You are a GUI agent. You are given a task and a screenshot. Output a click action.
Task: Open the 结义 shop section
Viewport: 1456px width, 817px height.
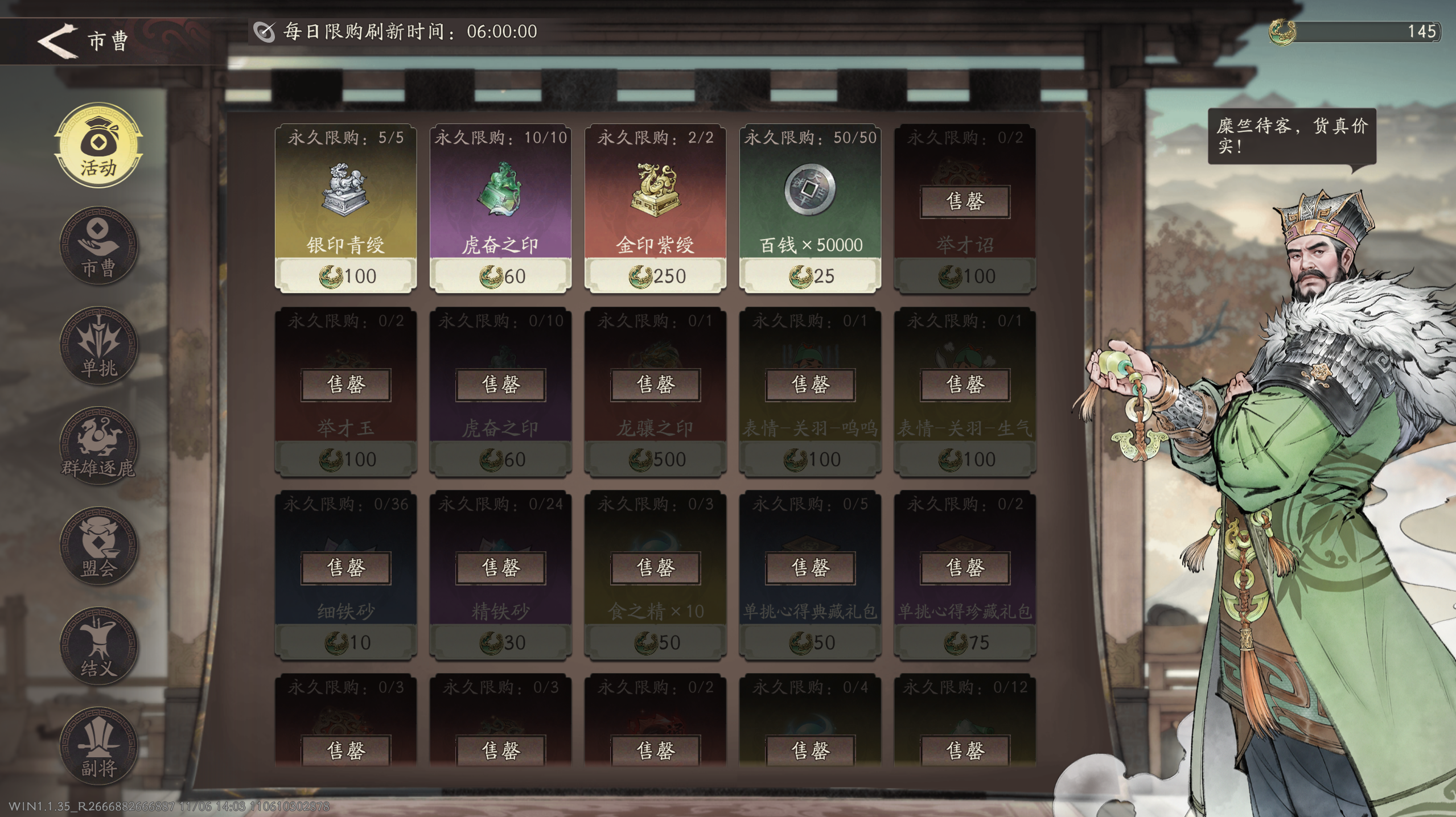coord(98,643)
